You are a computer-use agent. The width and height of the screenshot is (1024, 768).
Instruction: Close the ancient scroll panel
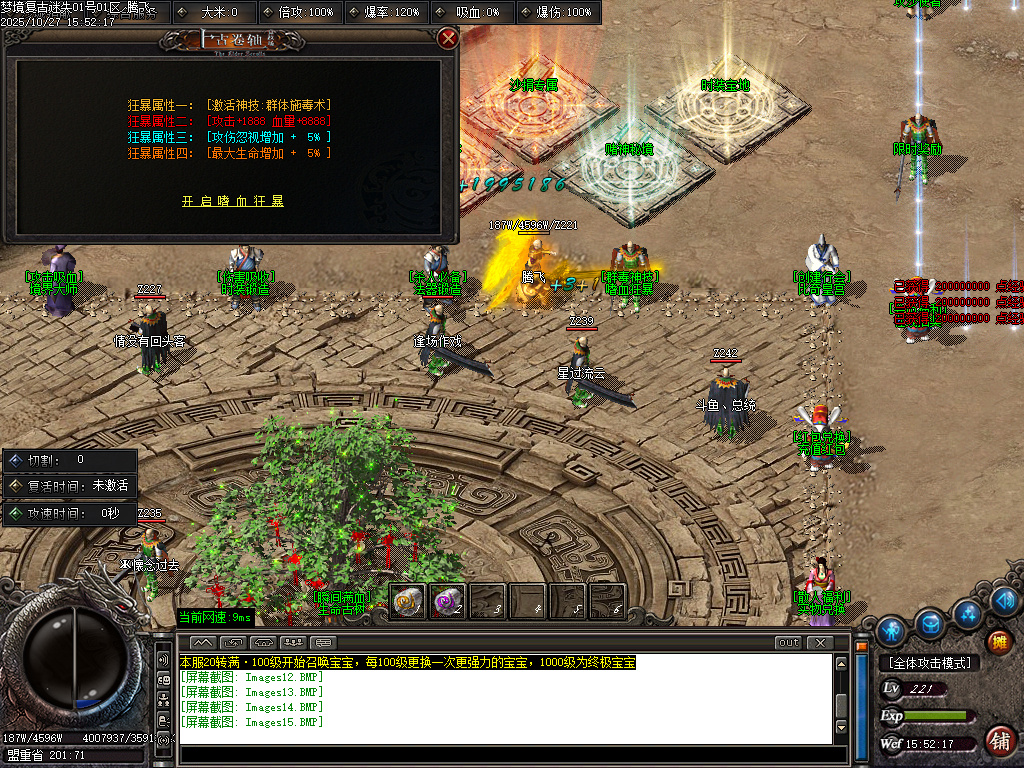point(448,39)
